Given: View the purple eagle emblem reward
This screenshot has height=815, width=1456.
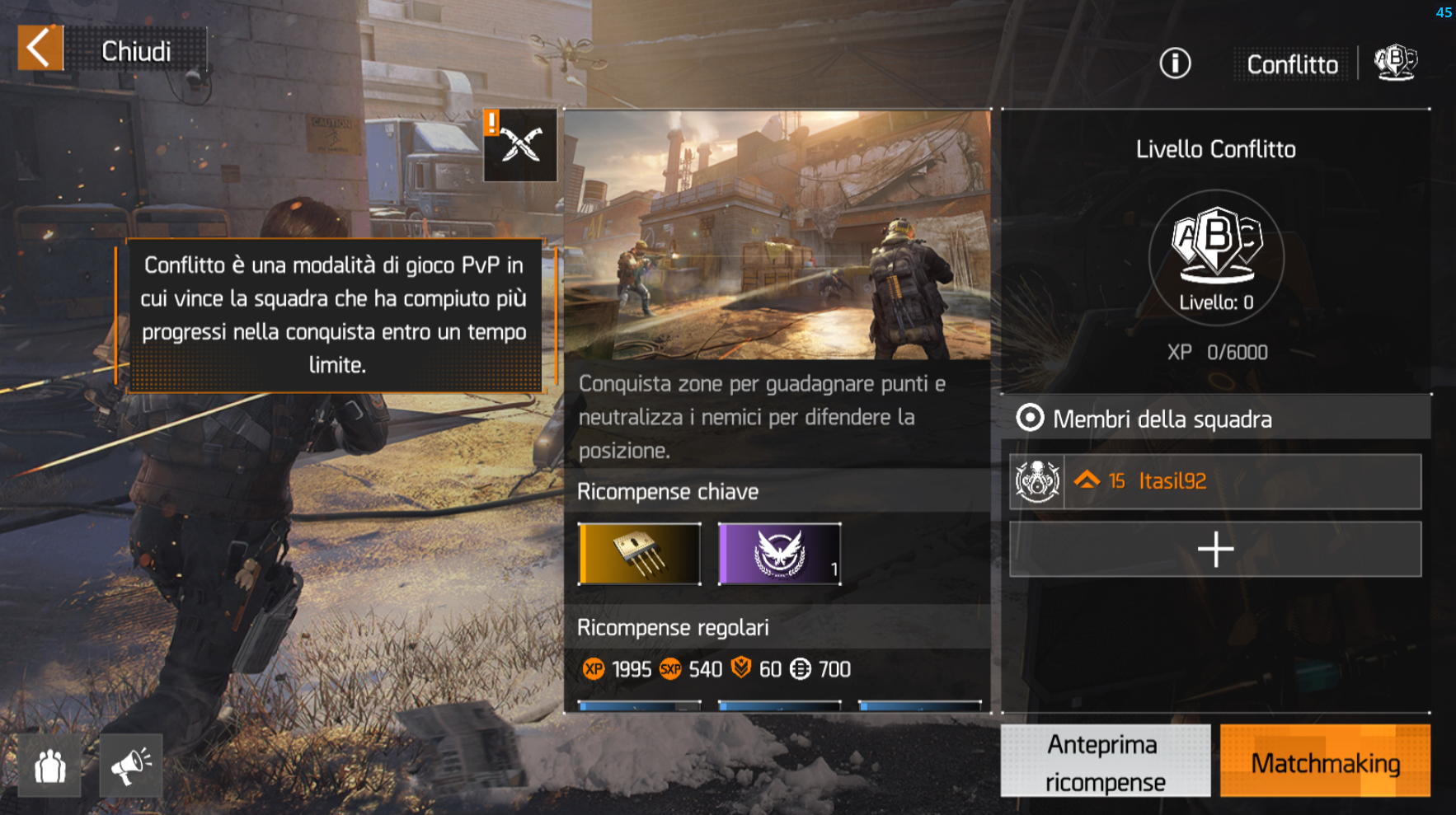Looking at the screenshot, I should pyautogui.click(x=780, y=554).
